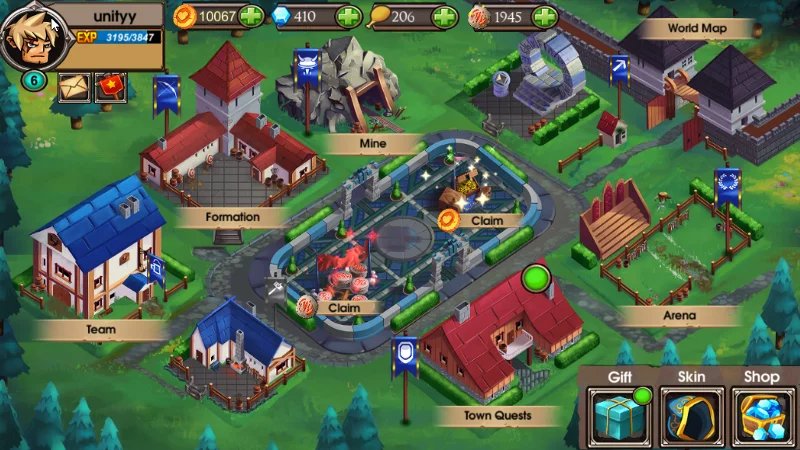
Task: Open the red star book icon
Action: click(x=110, y=87)
